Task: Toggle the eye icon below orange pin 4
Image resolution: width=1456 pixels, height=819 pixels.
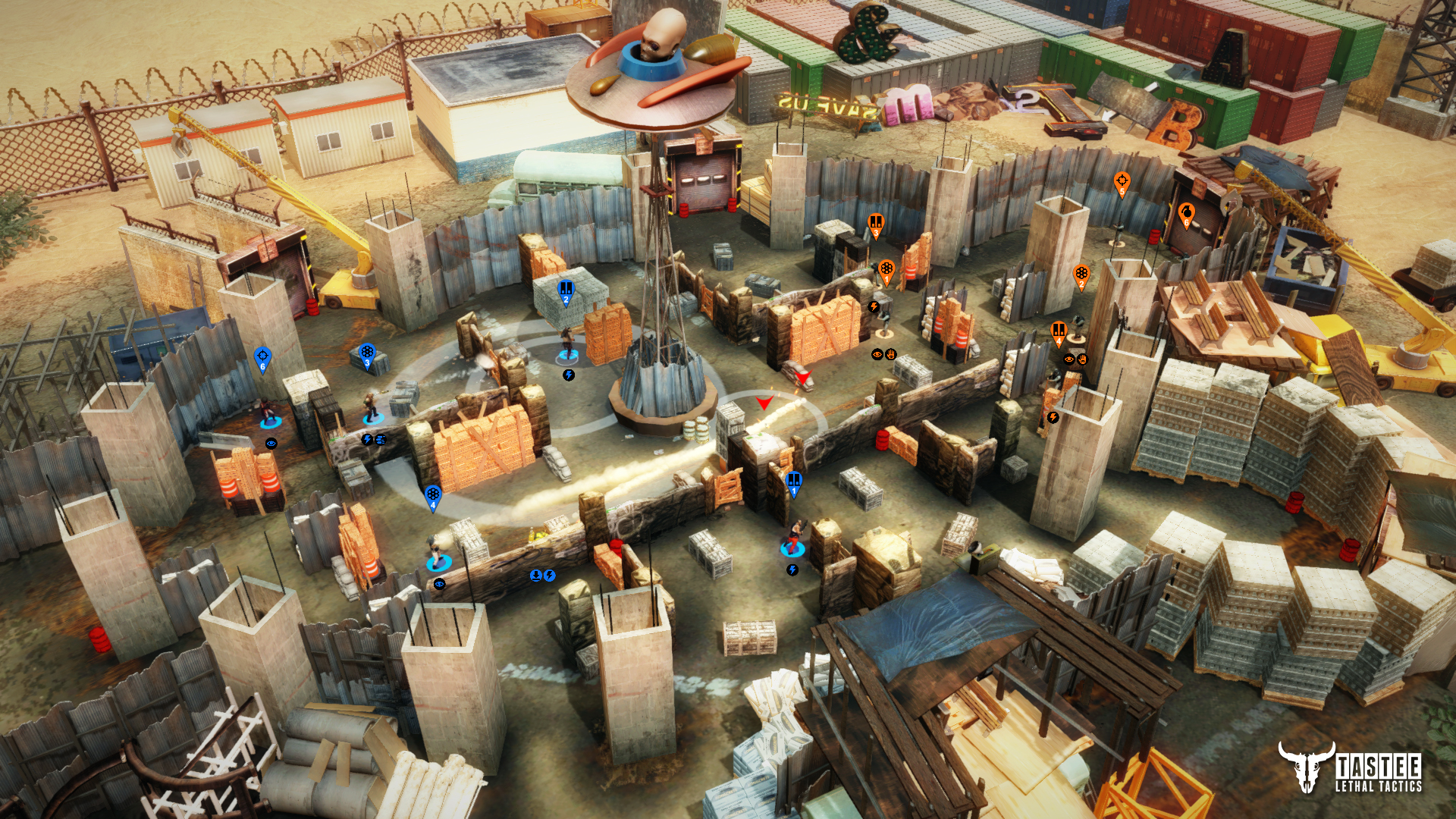Action: tap(1069, 359)
